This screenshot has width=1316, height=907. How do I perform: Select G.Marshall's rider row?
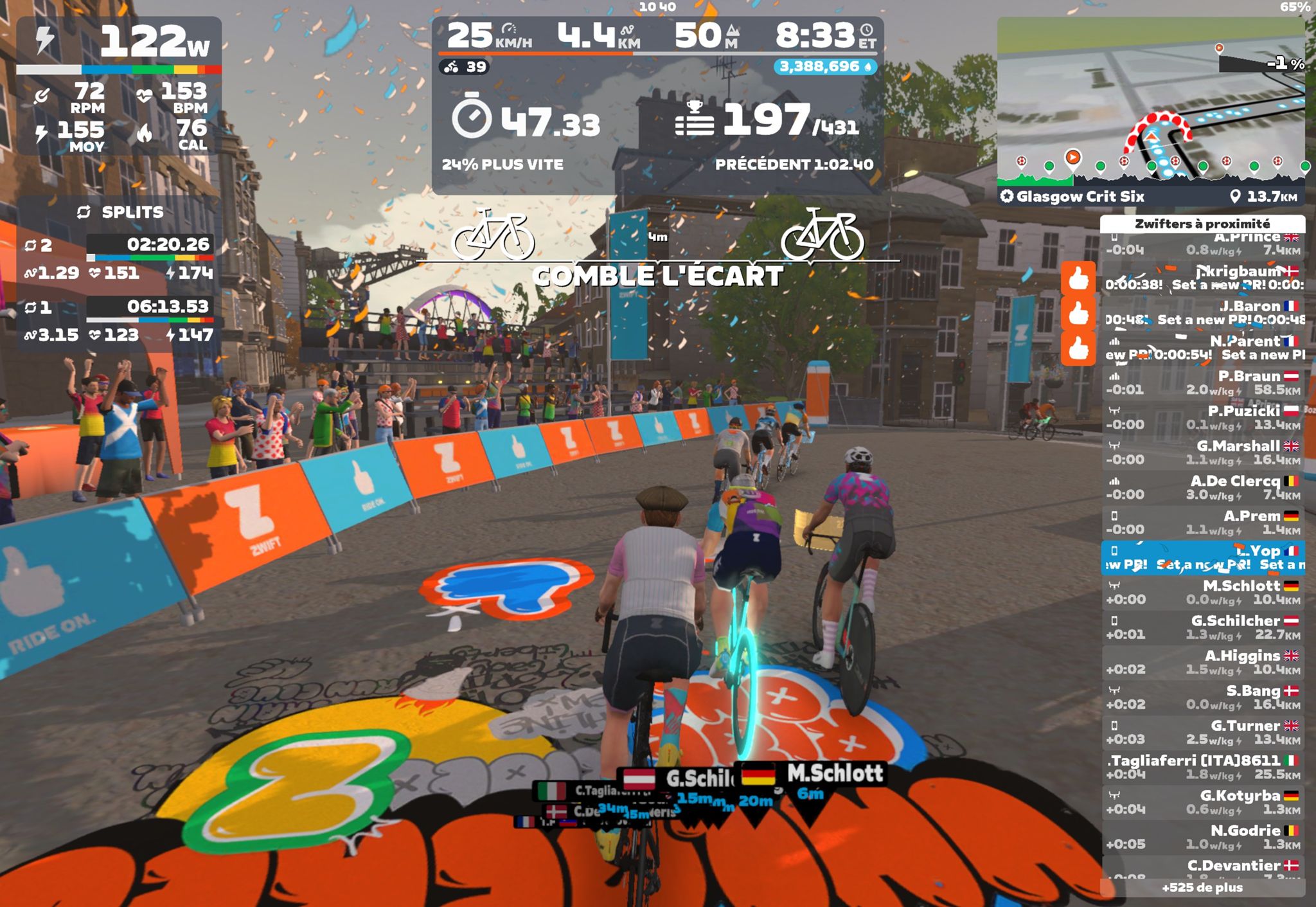(1202, 453)
